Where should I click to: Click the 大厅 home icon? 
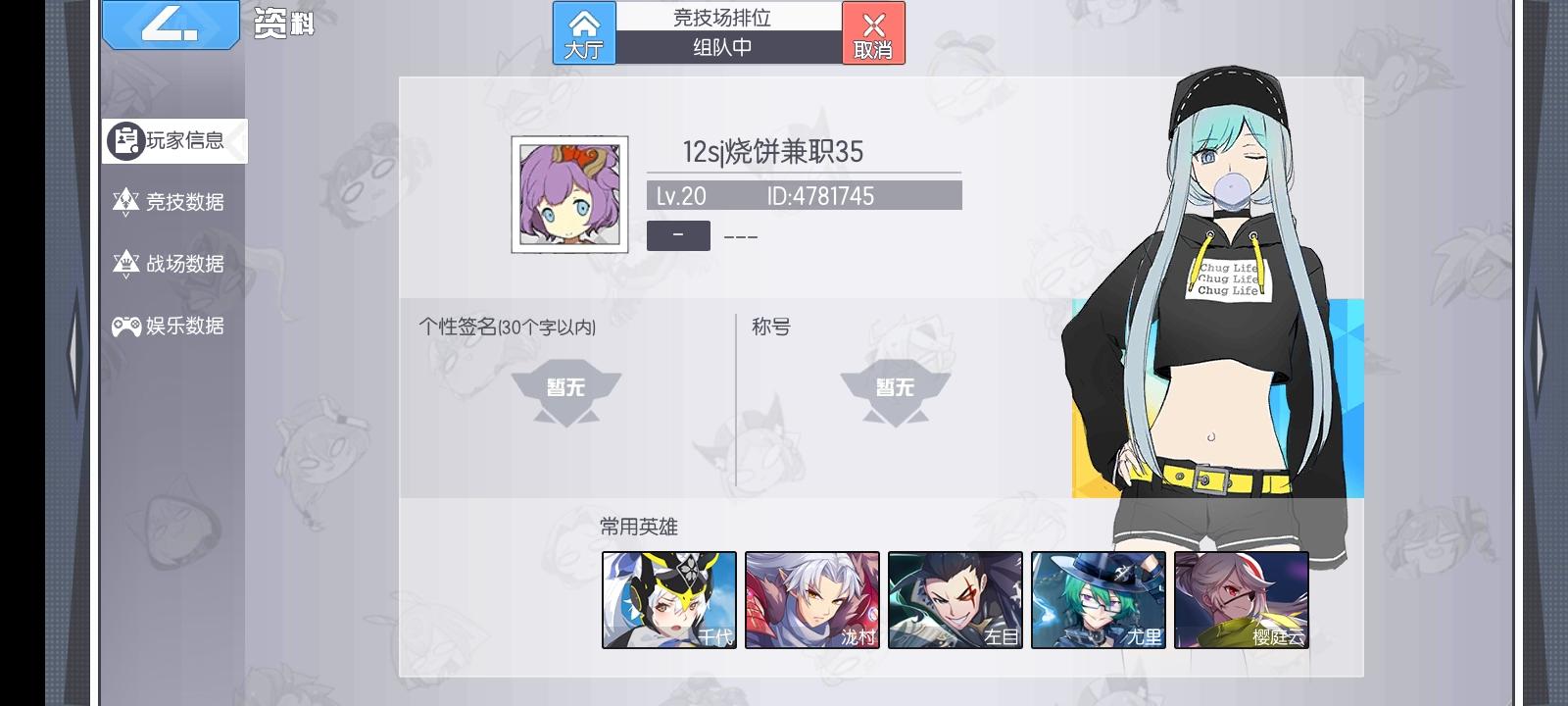coord(585,32)
